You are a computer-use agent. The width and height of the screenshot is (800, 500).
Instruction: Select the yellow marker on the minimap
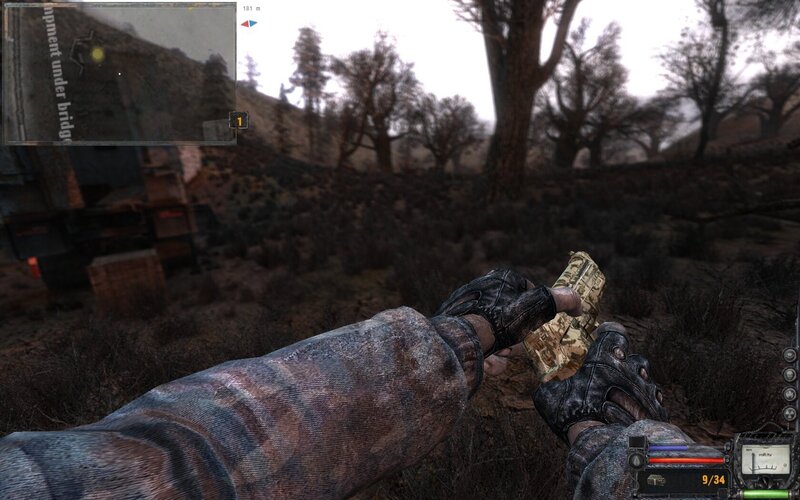[x=97, y=54]
